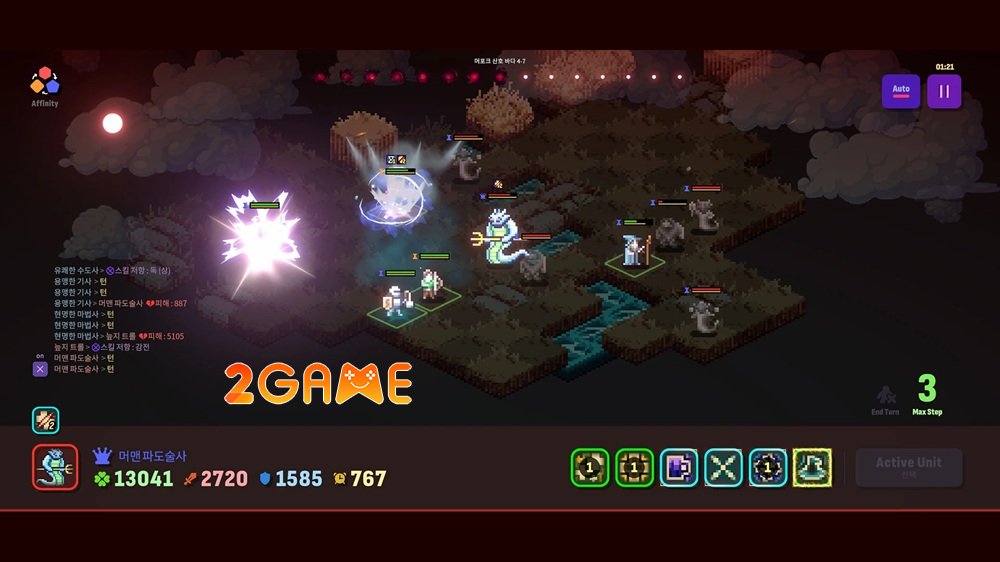1000x562 pixels.
Task: Close the combat log with the purple X
Action: pyautogui.click(x=40, y=369)
